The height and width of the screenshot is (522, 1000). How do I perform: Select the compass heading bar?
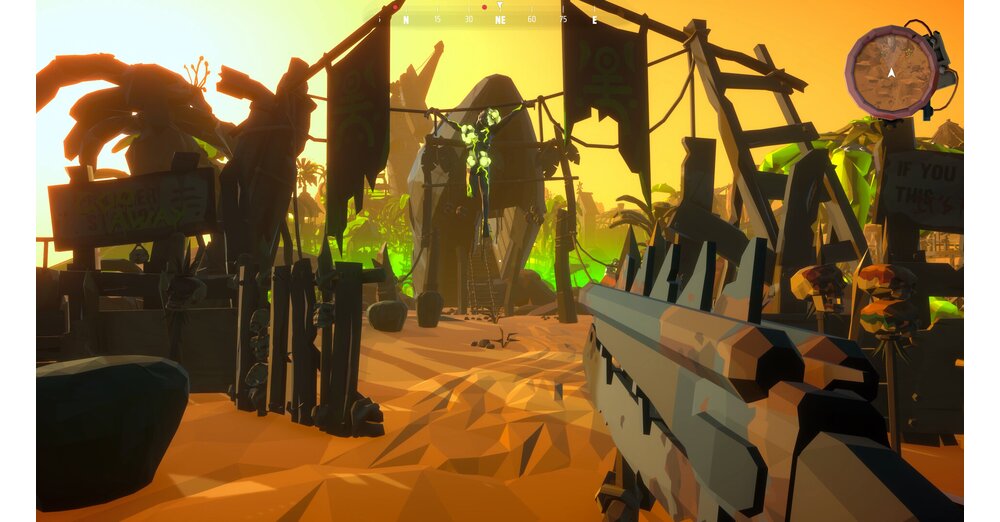click(x=499, y=17)
